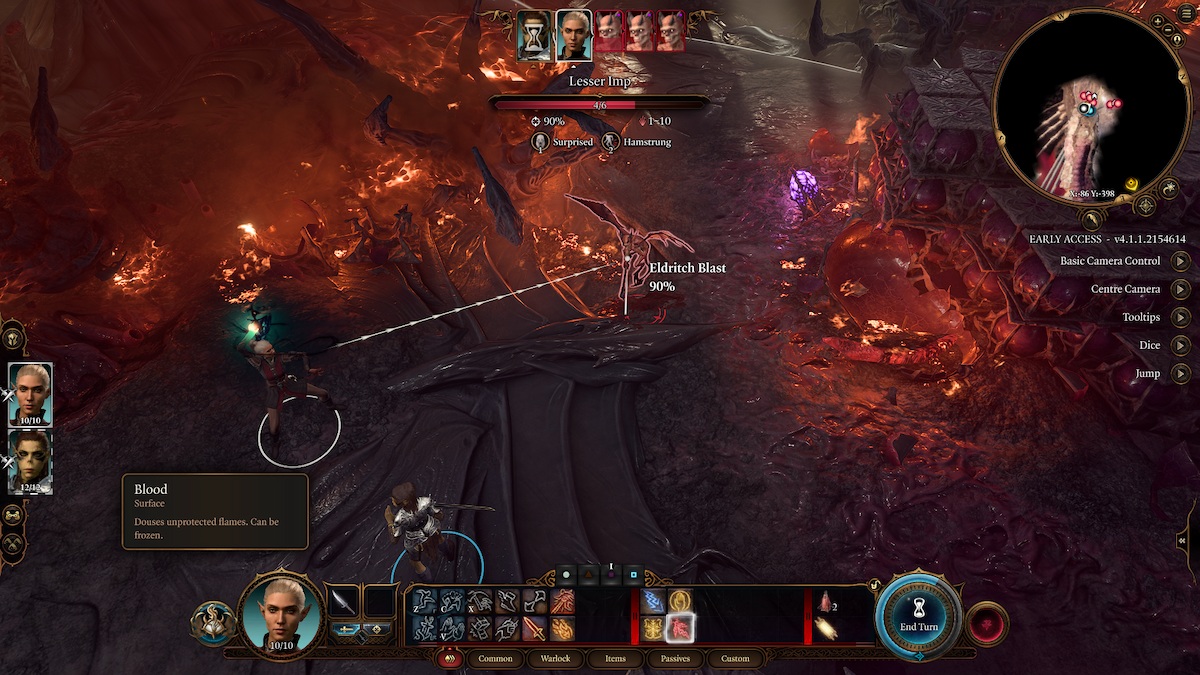
Task: Switch to the Warlock hotbar tab
Action: click(x=555, y=659)
